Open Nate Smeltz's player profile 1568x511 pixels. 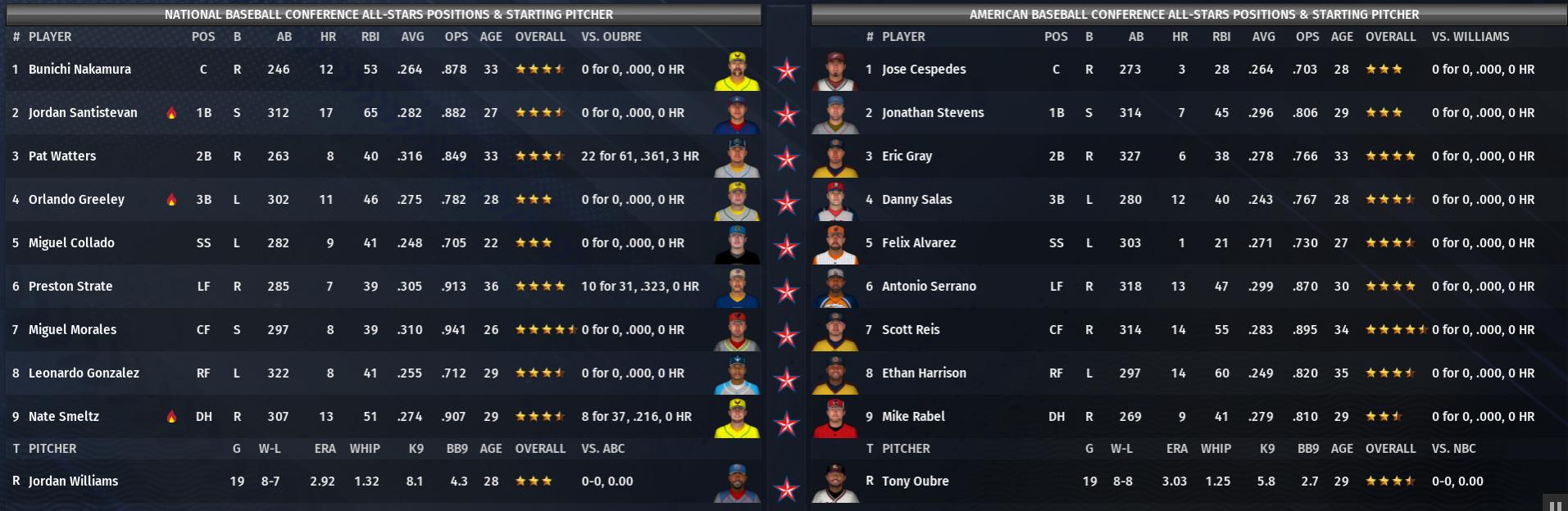(64, 417)
